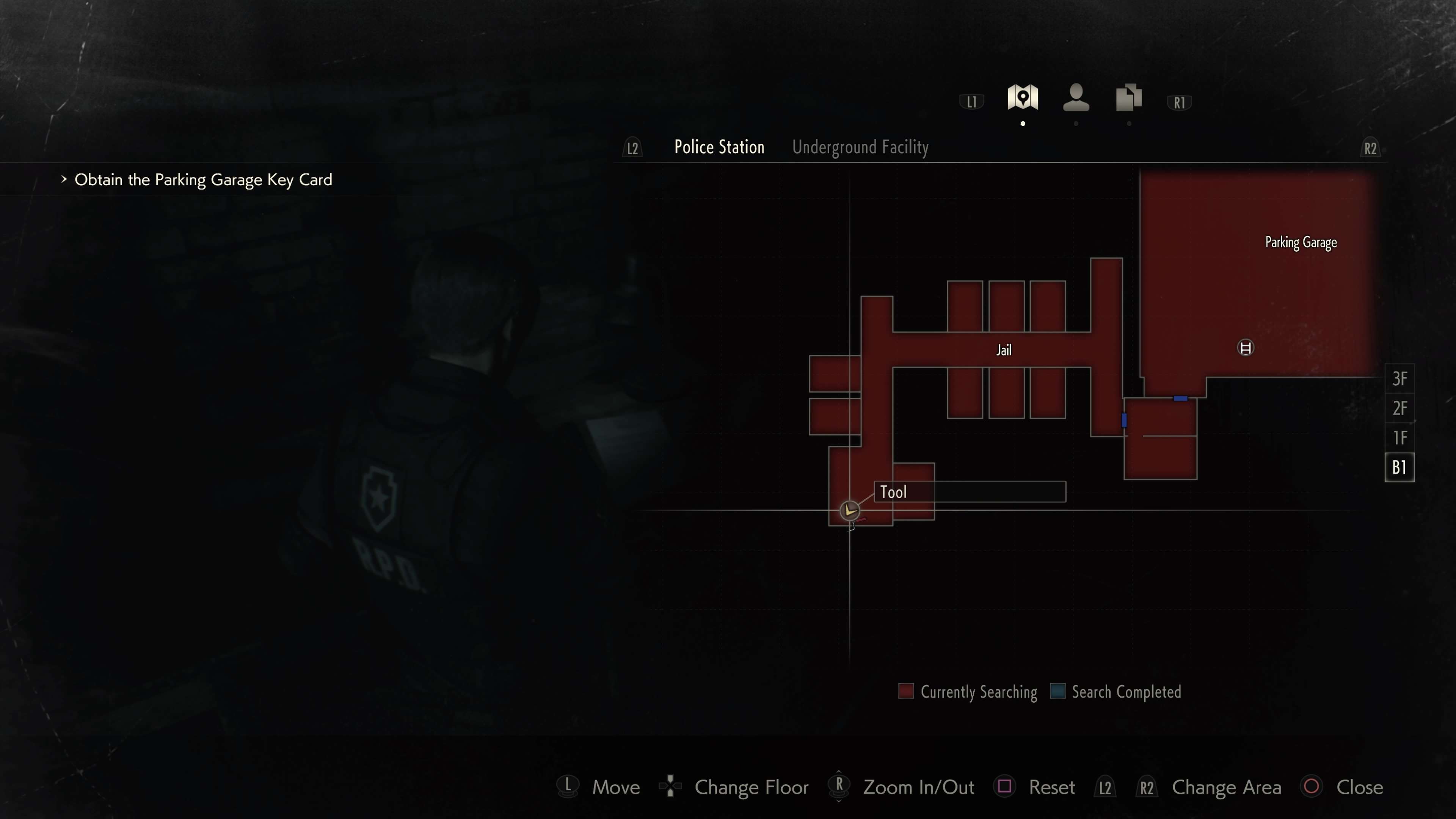Select the B1 floor button
Viewport: 1456px width, 819px height.
(x=1399, y=468)
